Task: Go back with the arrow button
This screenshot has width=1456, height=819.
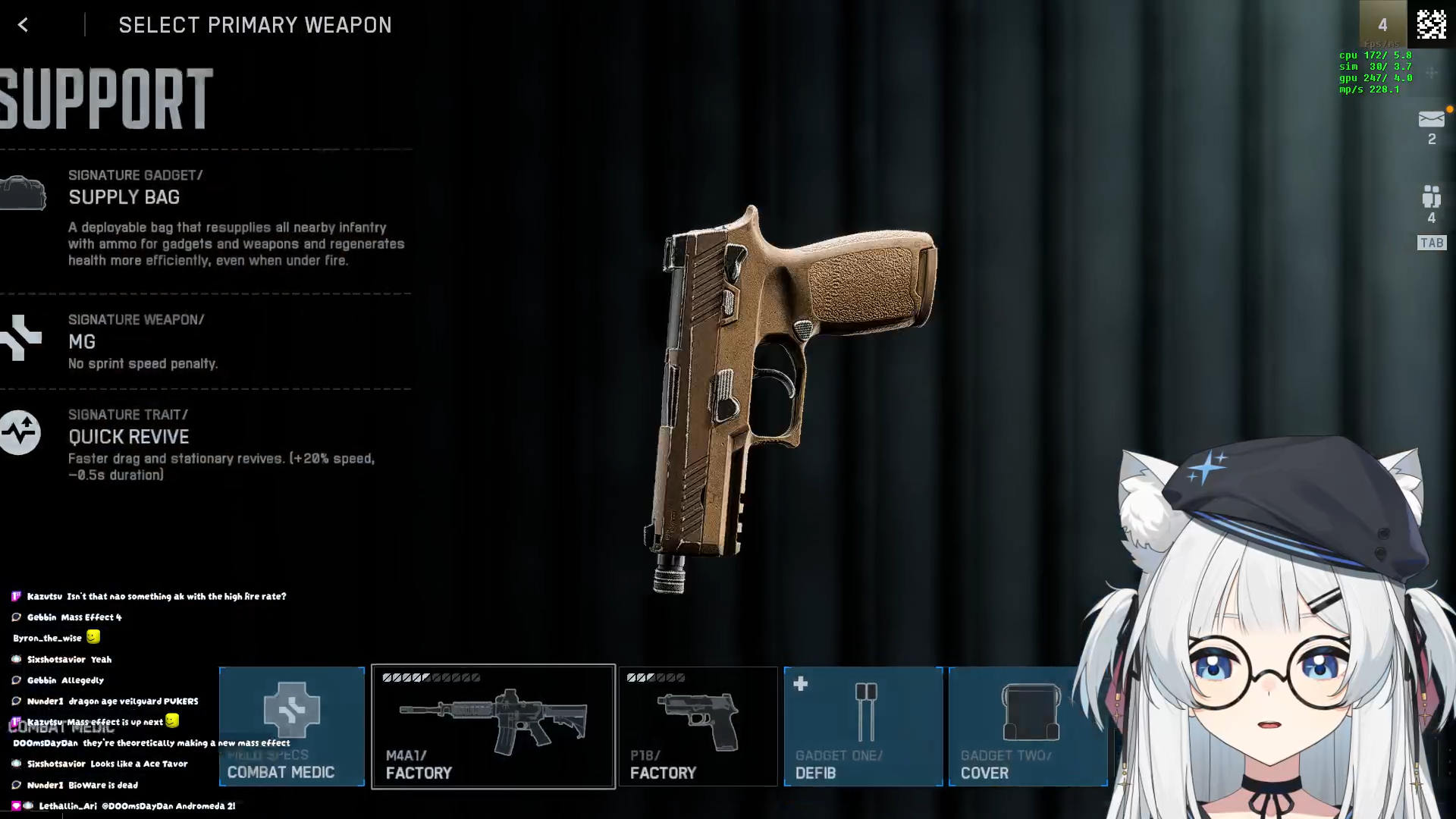Action: (23, 25)
